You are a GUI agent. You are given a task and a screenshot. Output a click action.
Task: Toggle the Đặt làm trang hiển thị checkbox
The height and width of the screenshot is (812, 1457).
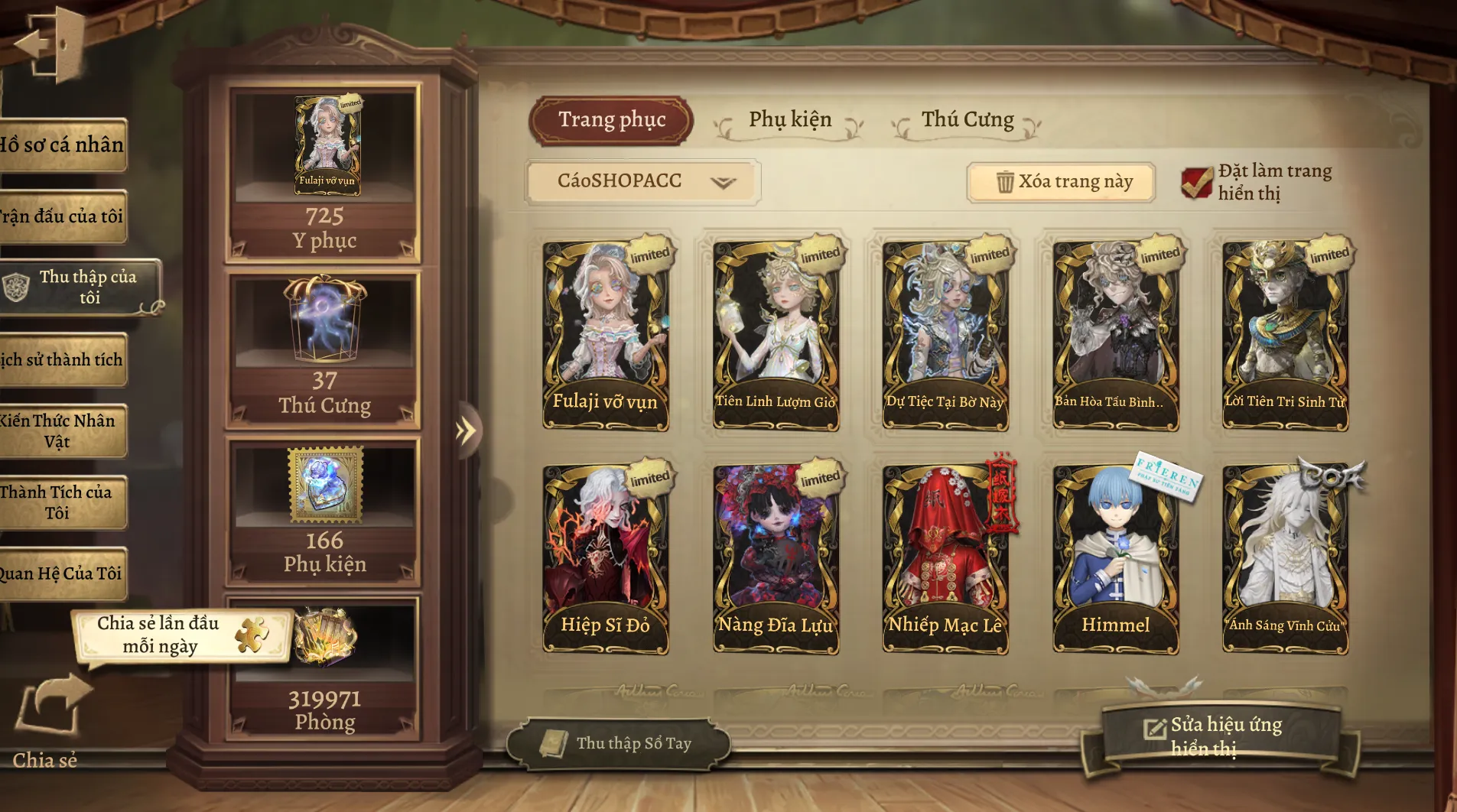[1197, 183]
